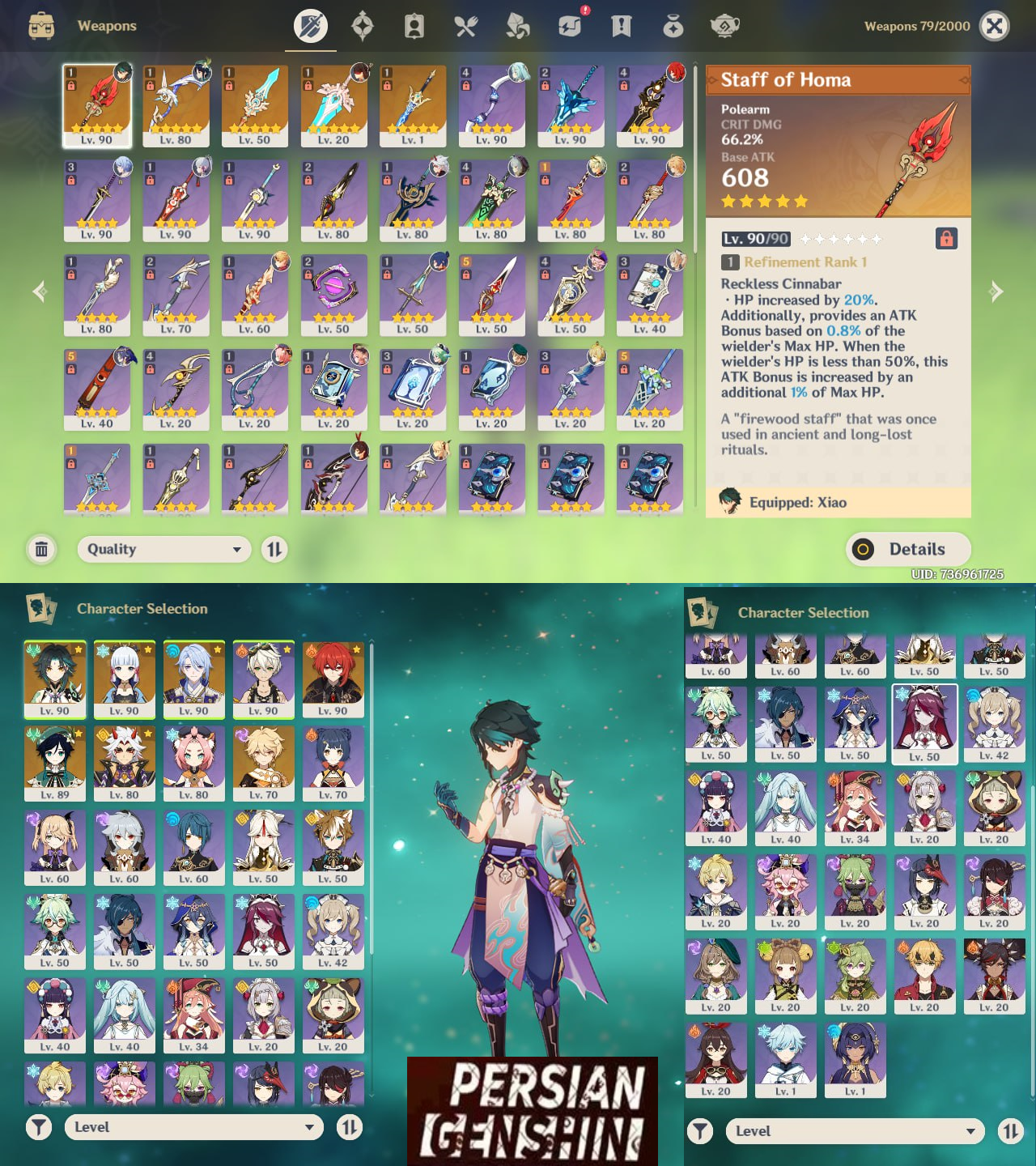Screen dimensions: 1036x1166
Task: Toggle sort order beside Quality dropdown
Action: (x=274, y=549)
